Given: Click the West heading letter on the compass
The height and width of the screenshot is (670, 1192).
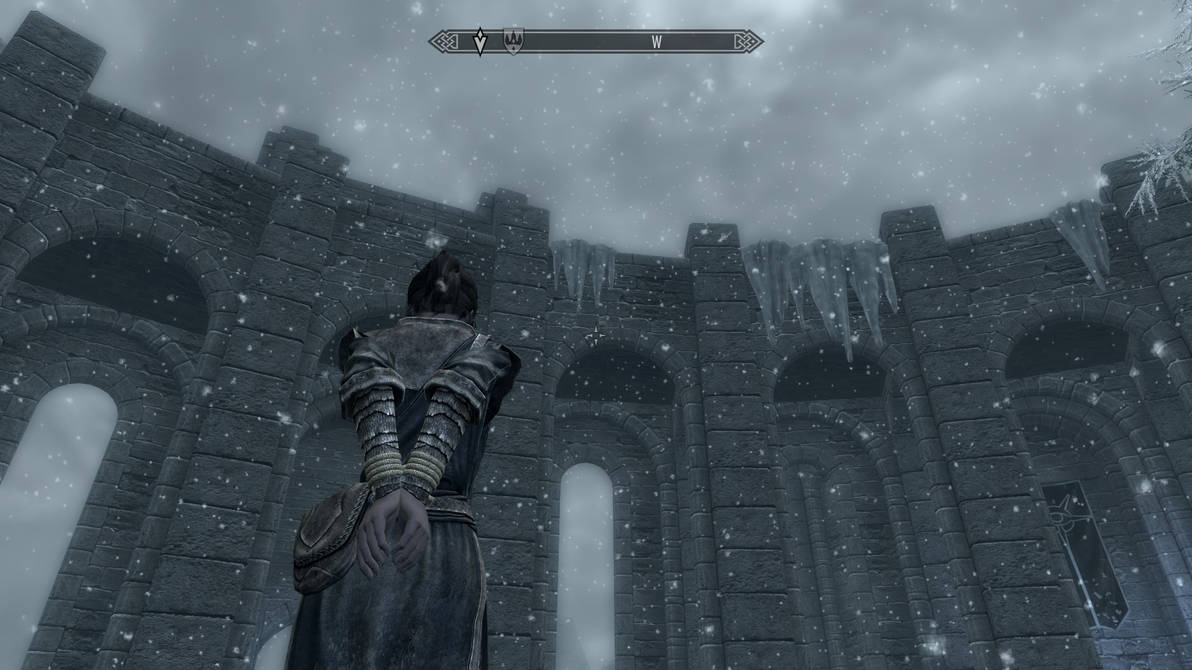Looking at the screenshot, I should [657, 42].
